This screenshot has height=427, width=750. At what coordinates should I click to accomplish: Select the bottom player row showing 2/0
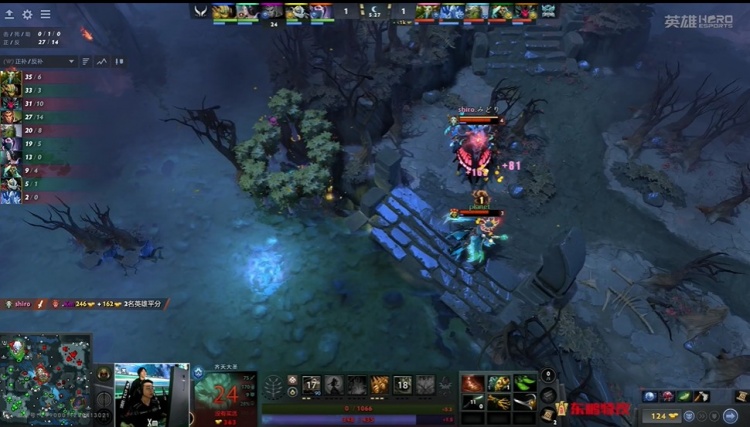[x=40, y=197]
